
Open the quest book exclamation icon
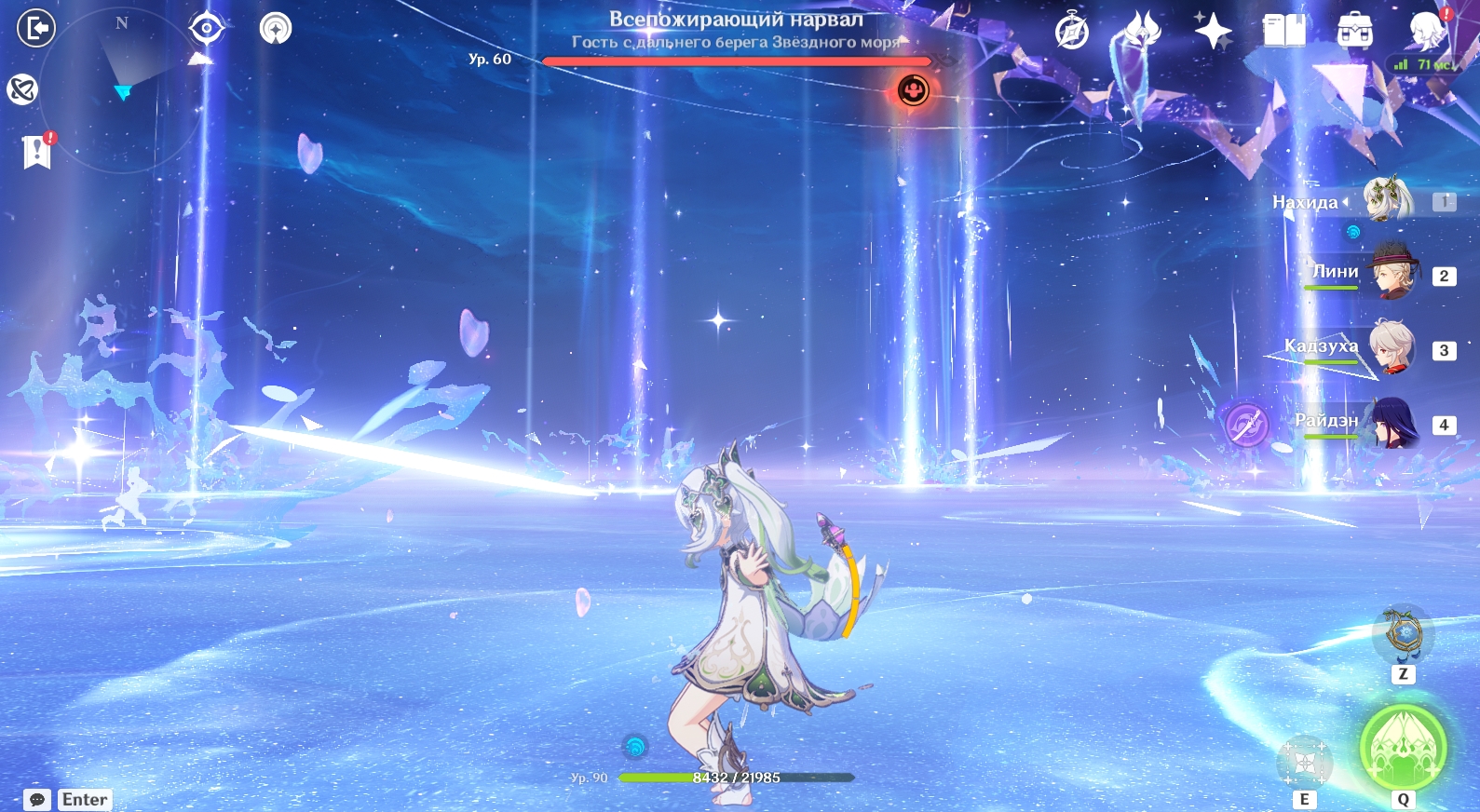point(37,150)
